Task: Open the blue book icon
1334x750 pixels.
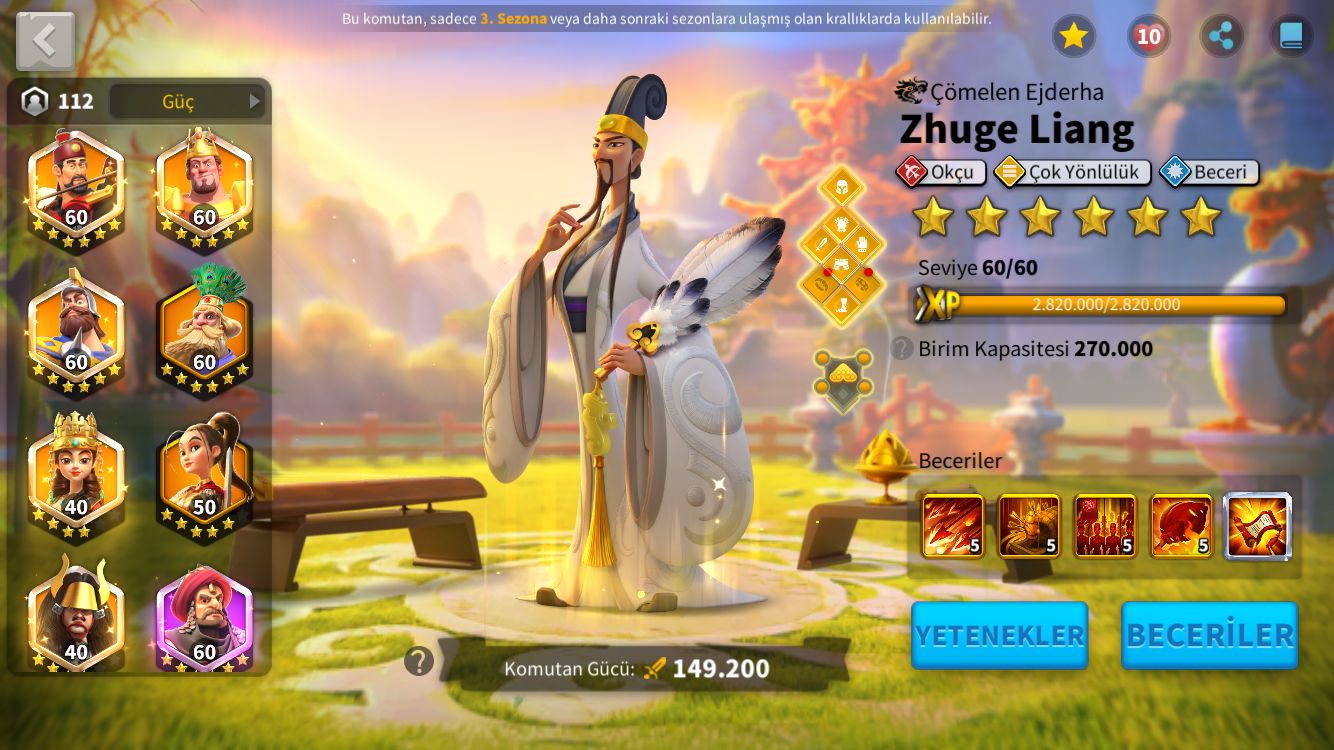Action: point(1291,37)
